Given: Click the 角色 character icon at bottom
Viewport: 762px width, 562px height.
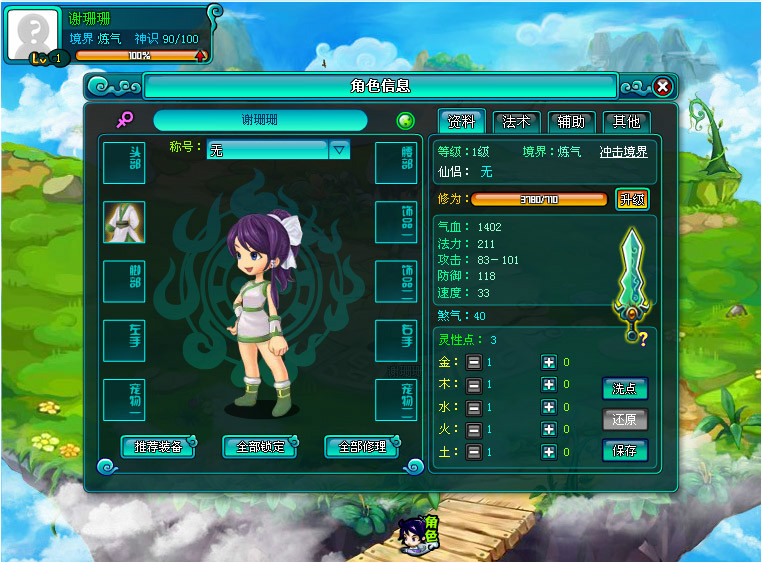Looking at the screenshot, I should [420, 535].
